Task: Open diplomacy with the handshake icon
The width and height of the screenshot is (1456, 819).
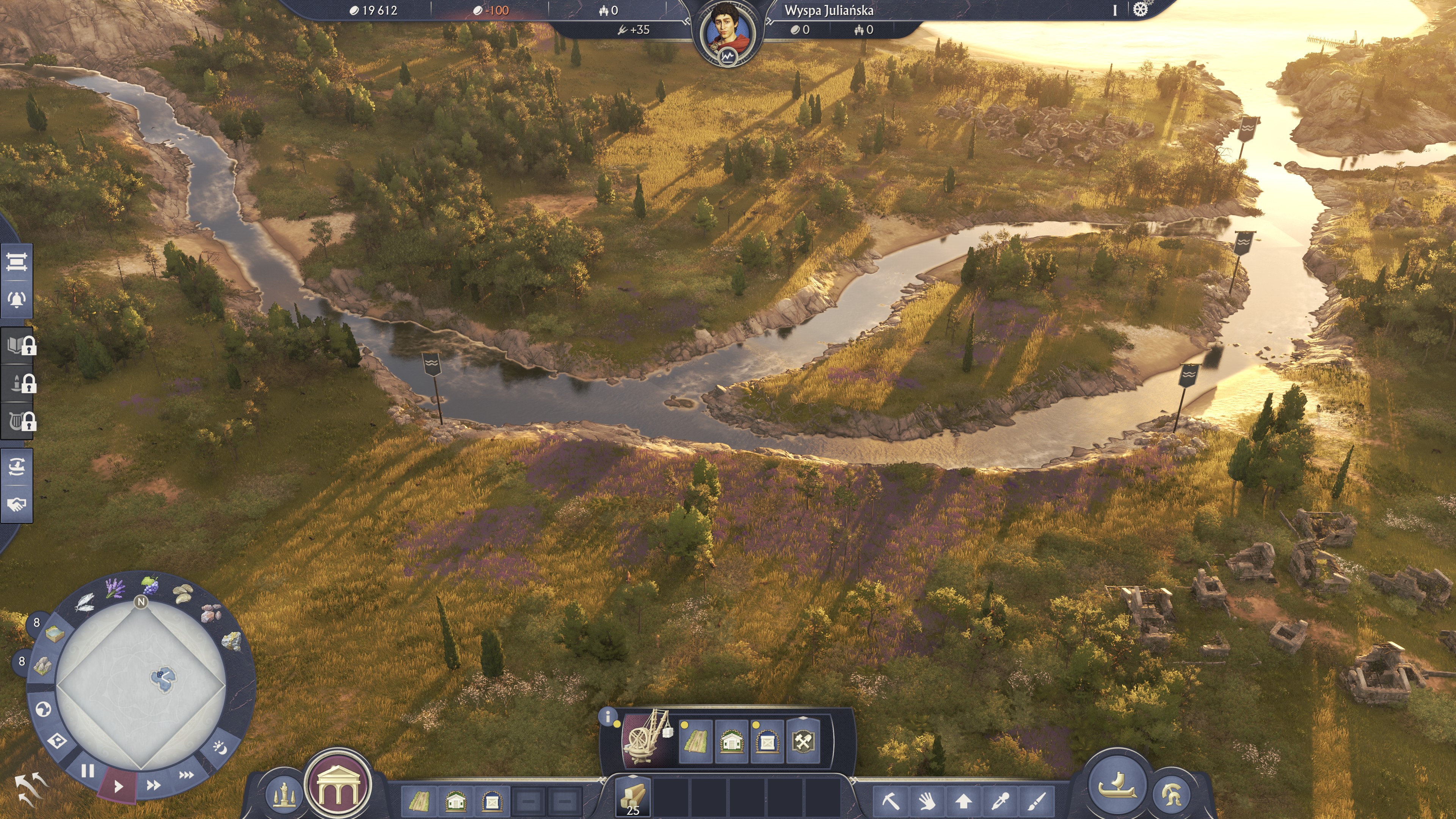Action: coord(16,504)
